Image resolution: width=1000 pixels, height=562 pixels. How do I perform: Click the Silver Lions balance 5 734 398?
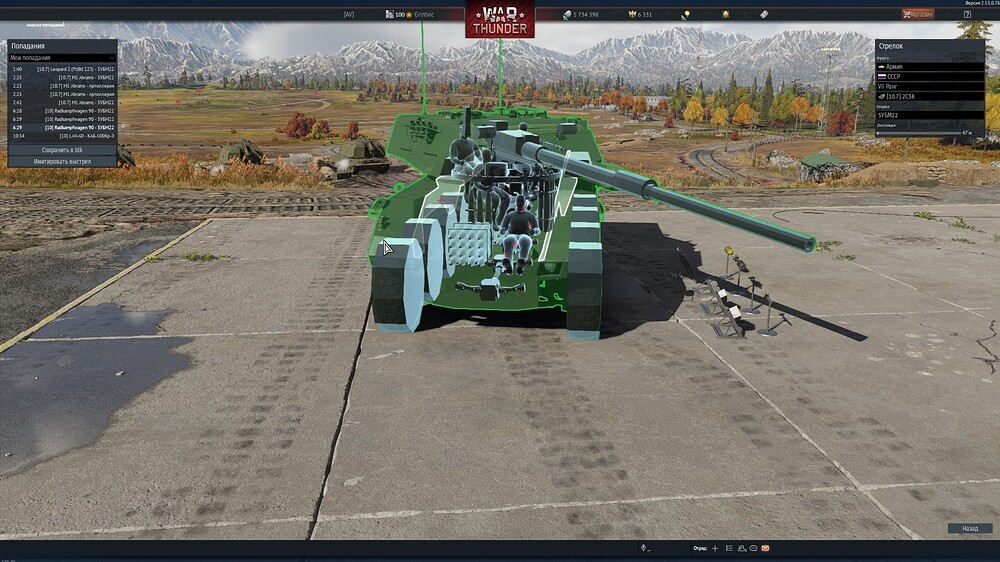coord(580,15)
